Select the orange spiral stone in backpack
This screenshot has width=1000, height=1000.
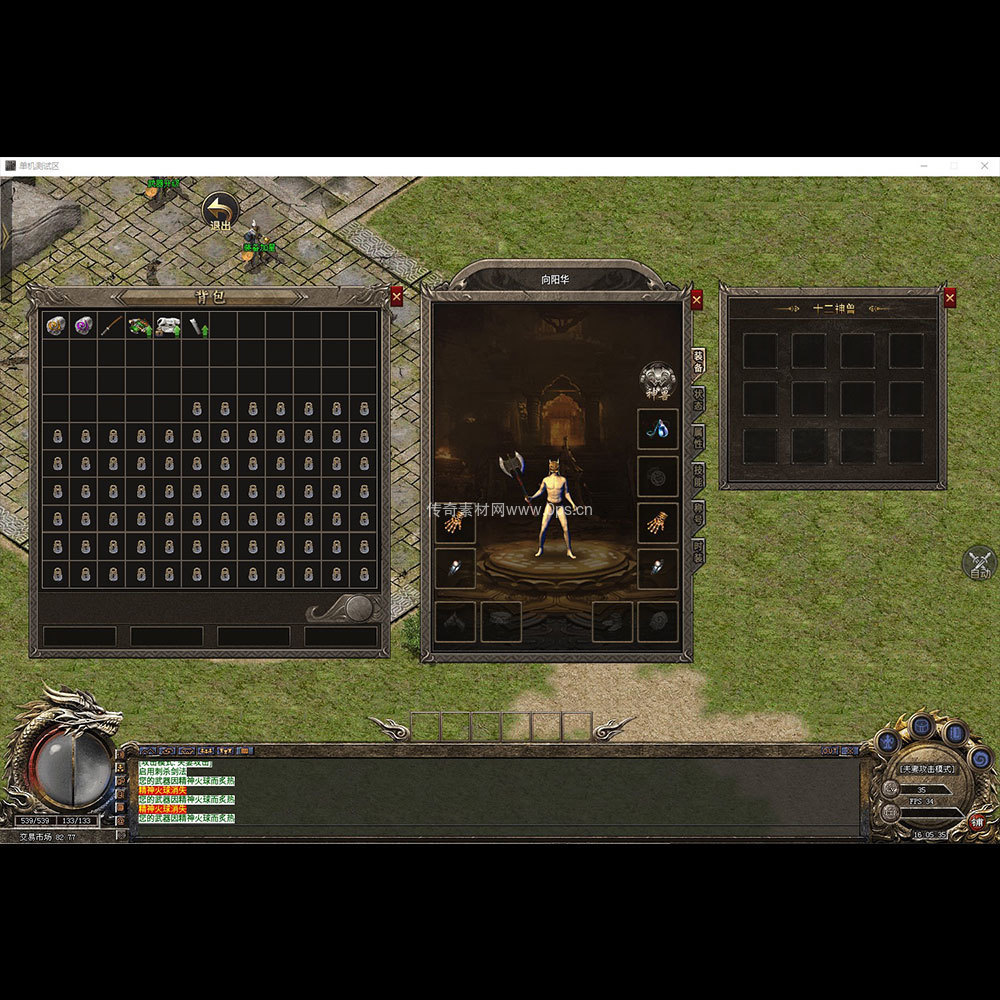click(x=56, y=325)
